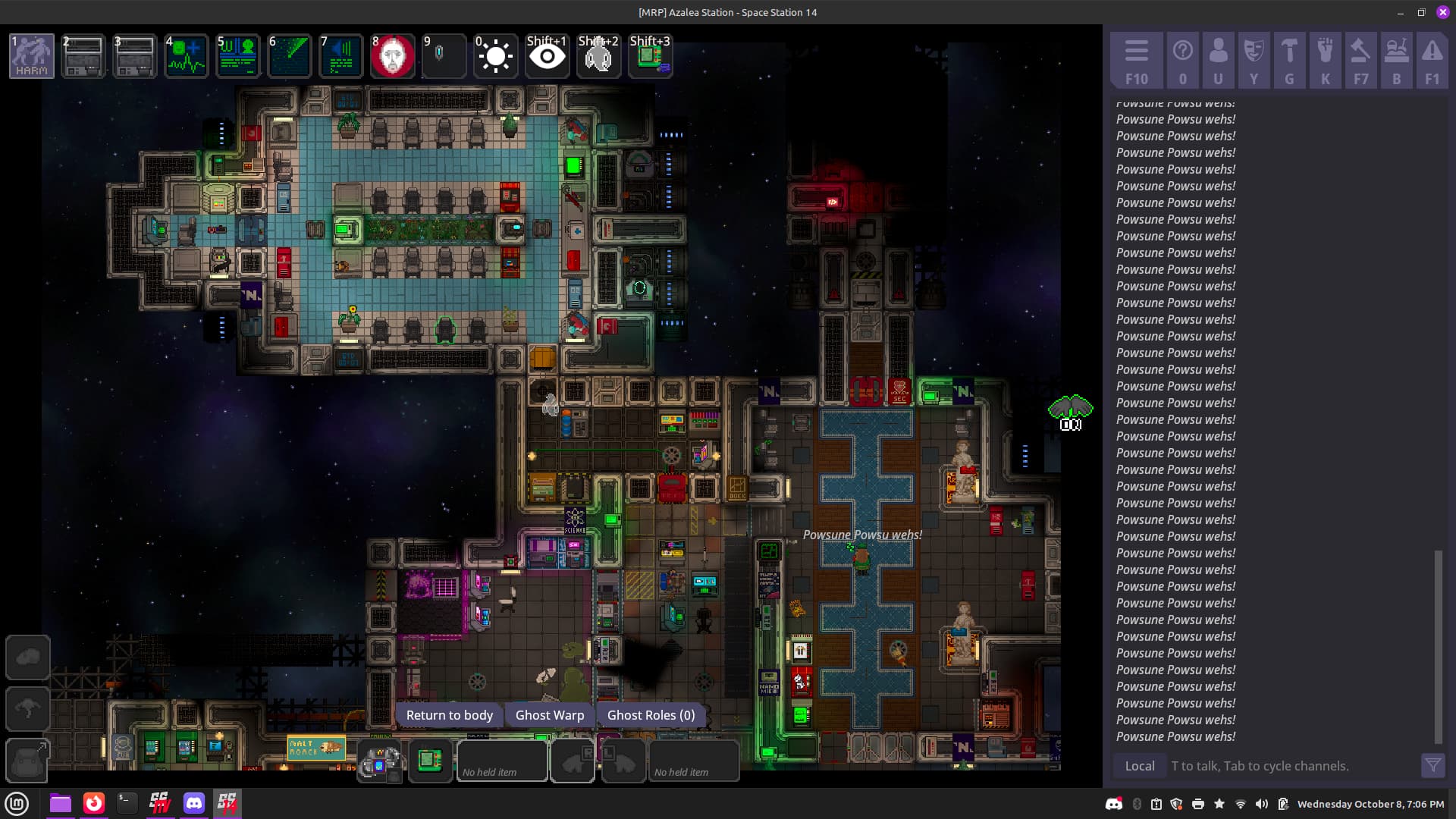Change the Local chat channel selector

coord(1139,766)
